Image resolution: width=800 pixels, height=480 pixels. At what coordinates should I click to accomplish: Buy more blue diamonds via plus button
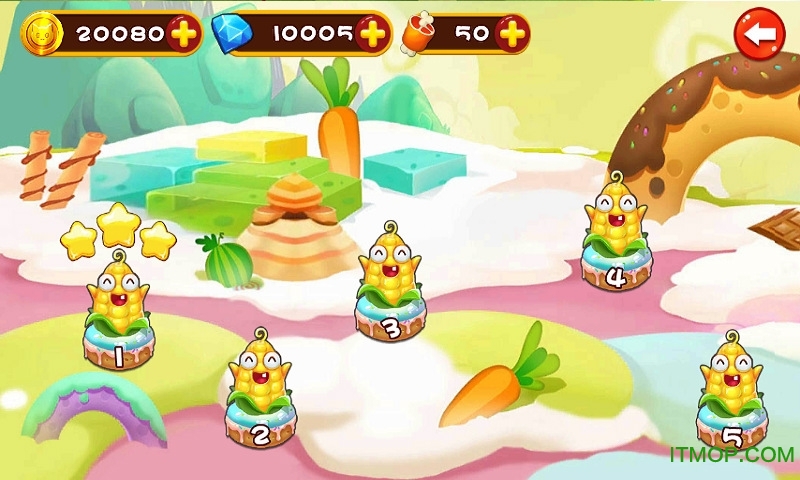coord(372,34)
